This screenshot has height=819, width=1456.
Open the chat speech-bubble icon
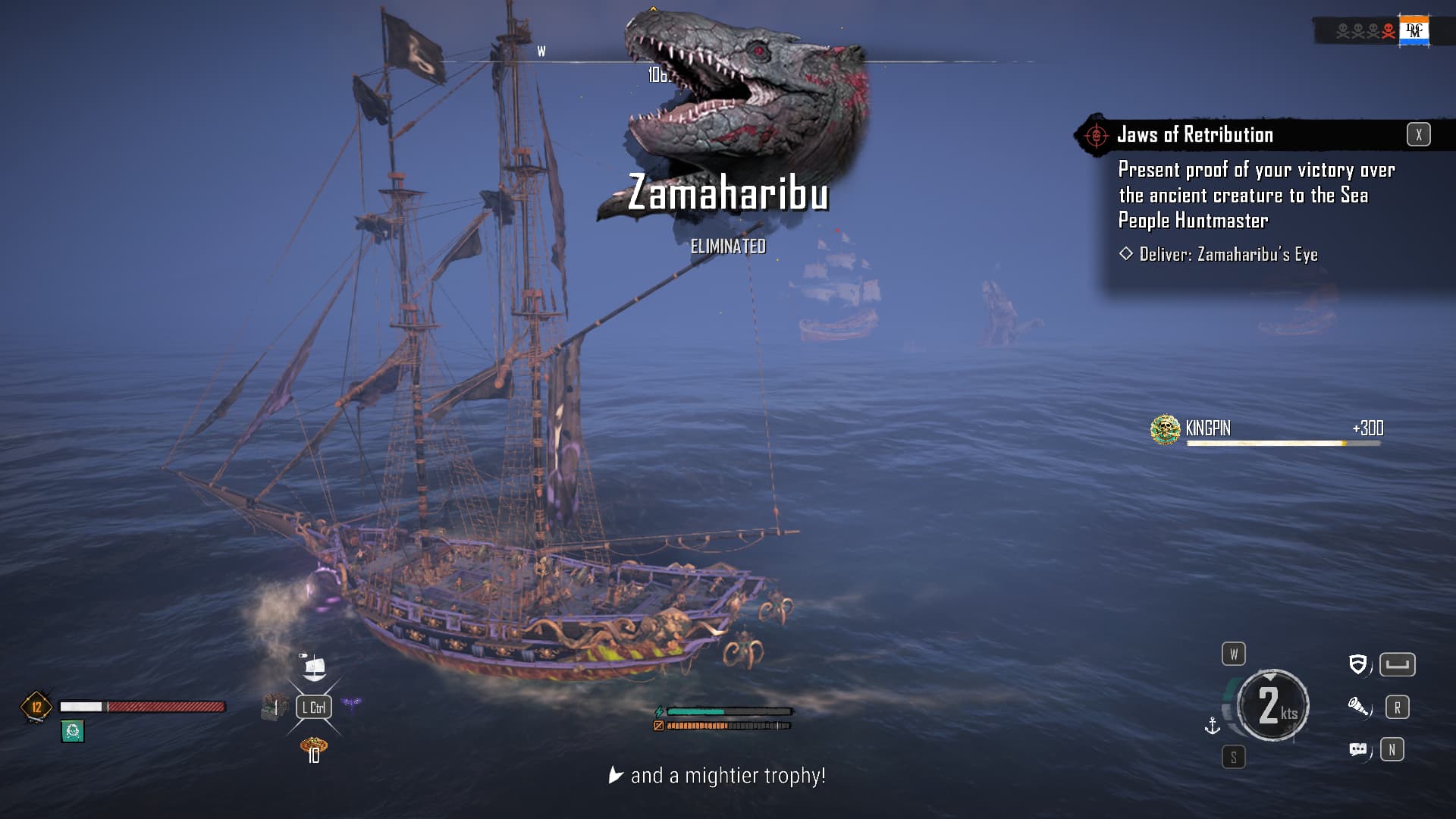(x=1357, y=750)
